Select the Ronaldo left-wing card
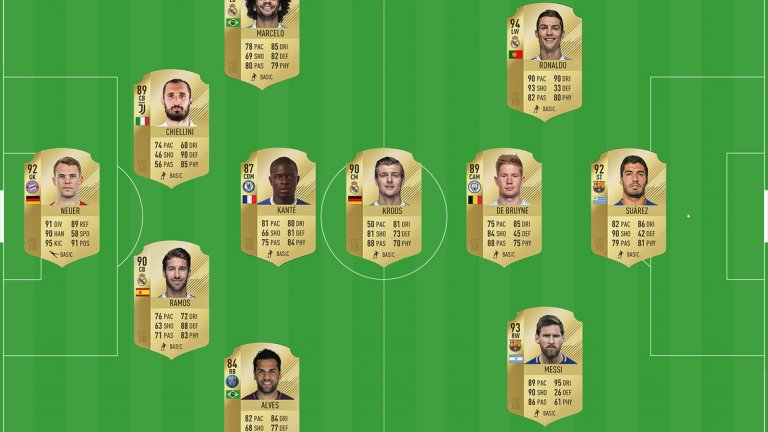This screenshot has width=768, height=432. click(x=544, y=60)
